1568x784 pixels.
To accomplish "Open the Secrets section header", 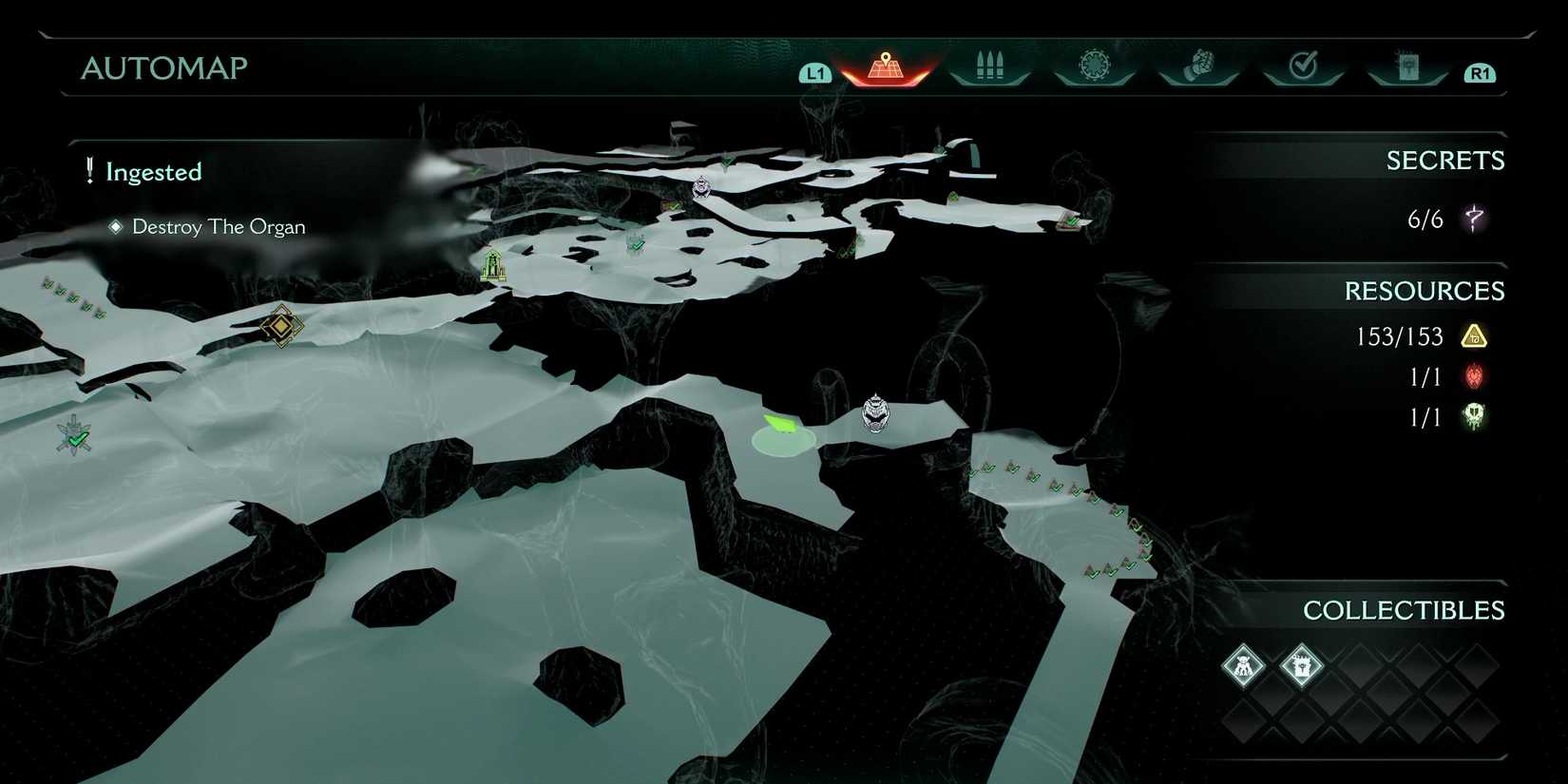I will tap(1445, 160).
